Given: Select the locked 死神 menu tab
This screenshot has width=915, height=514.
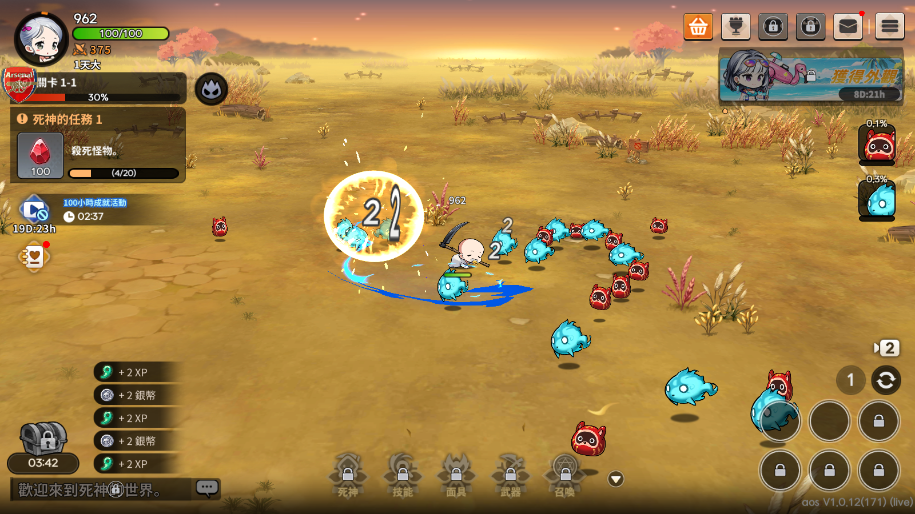Looking at the screenshot, I should point(347,474).
